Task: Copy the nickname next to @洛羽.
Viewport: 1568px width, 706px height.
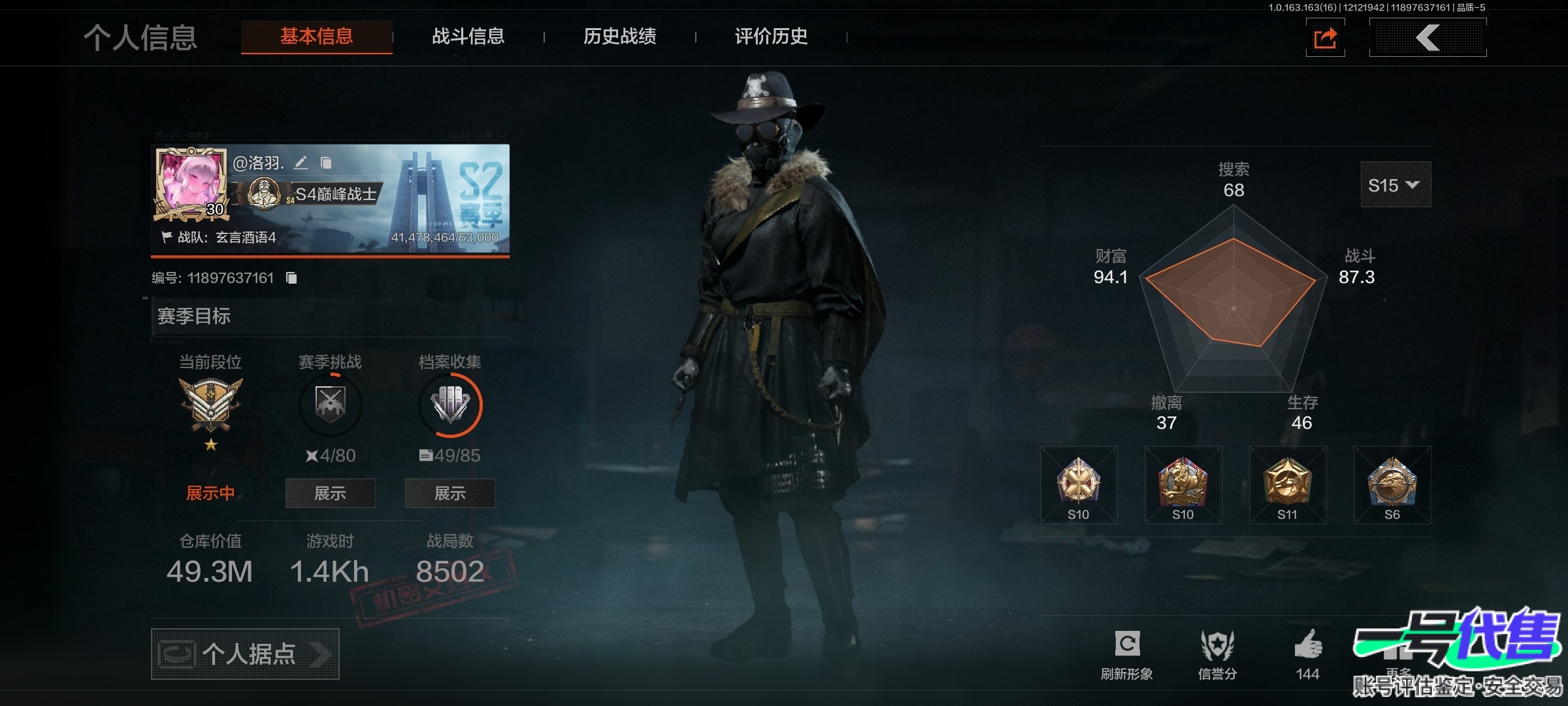Action: [x=326, y=163]
